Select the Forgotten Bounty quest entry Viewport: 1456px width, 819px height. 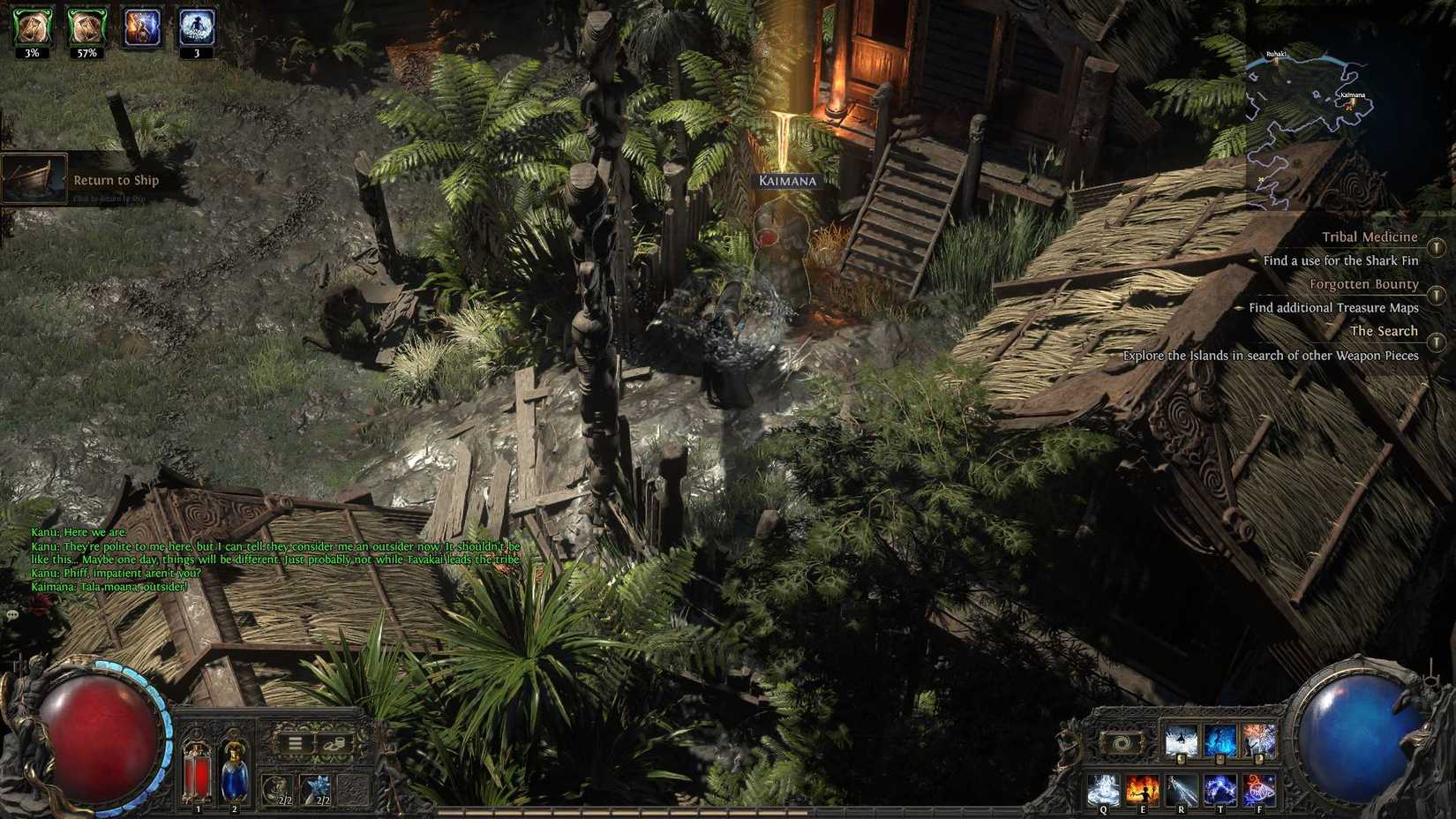coord(1363,284)
